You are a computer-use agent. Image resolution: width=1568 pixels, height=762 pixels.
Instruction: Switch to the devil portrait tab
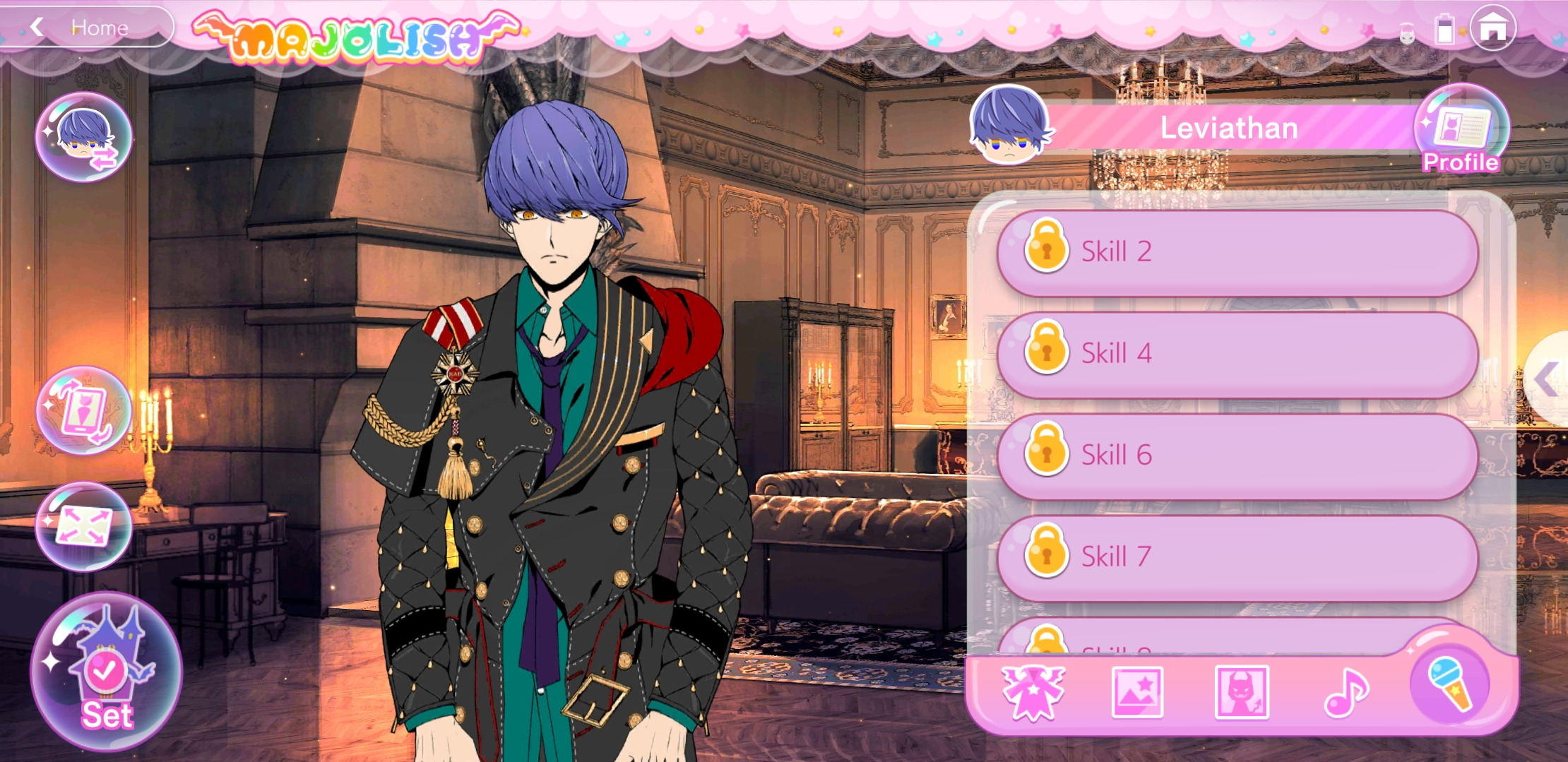(x=1241, y=693)
